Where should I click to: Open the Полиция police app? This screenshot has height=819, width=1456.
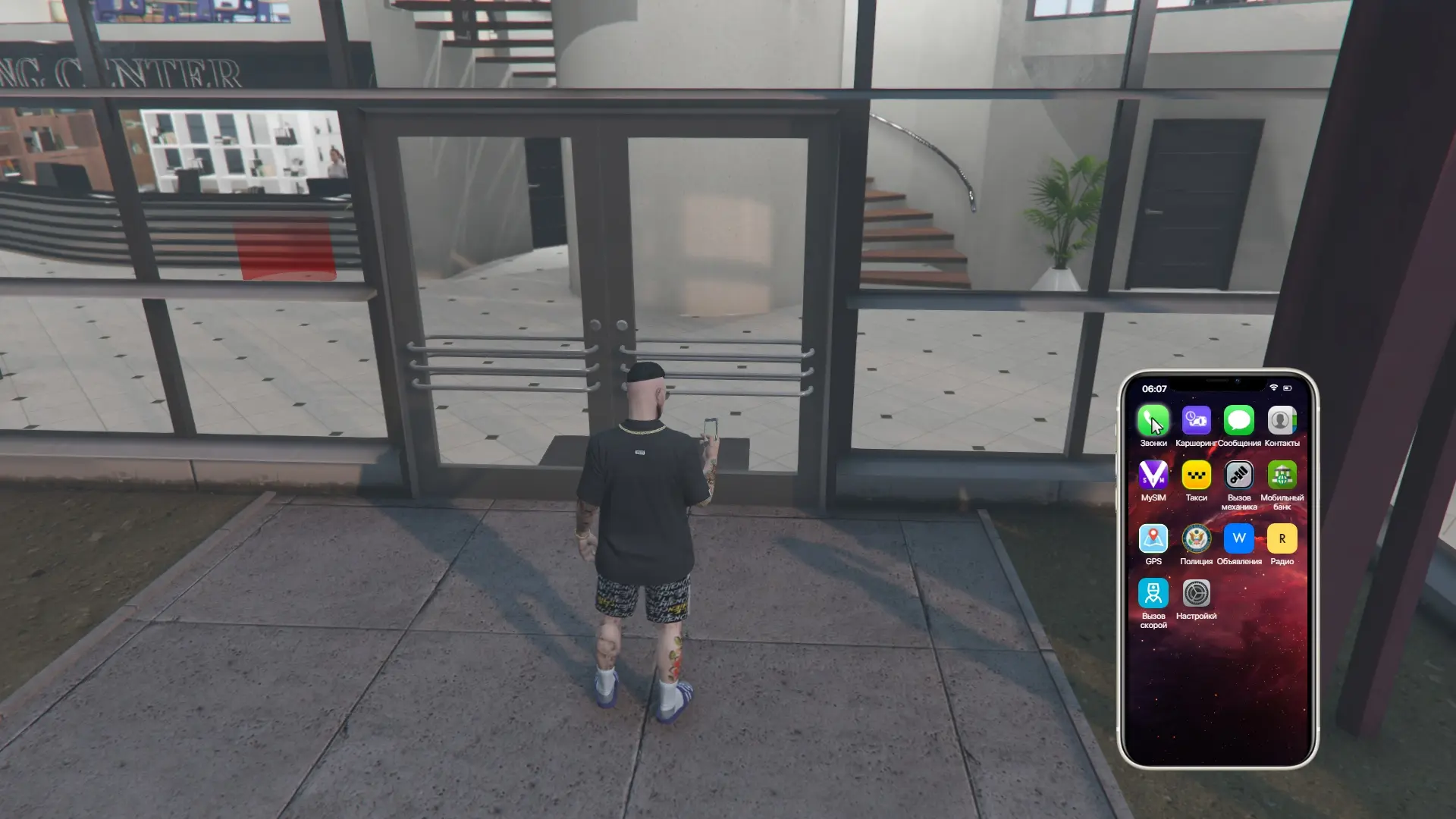1197,540
